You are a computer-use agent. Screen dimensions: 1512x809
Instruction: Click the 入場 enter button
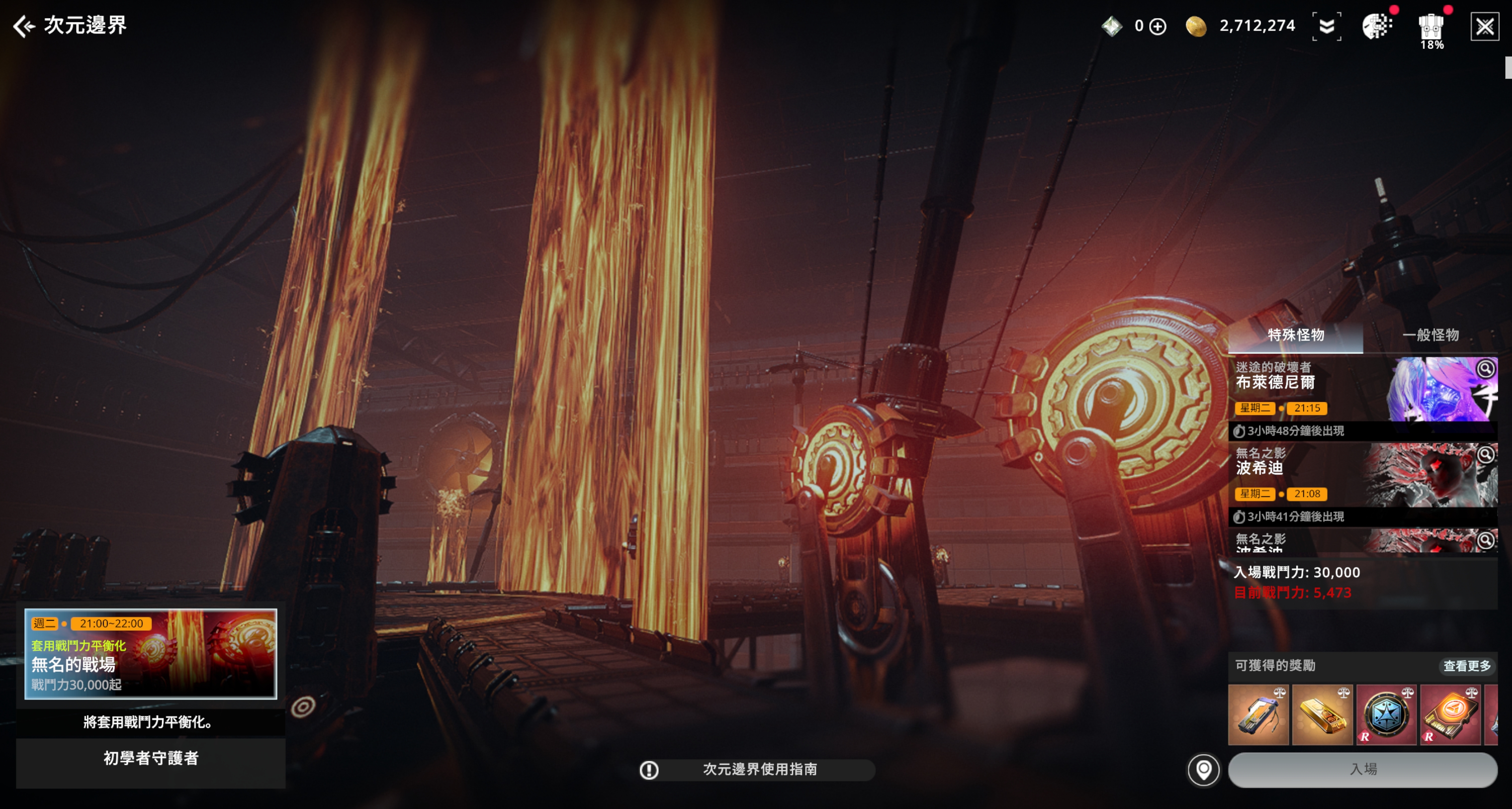[1362, 769]
